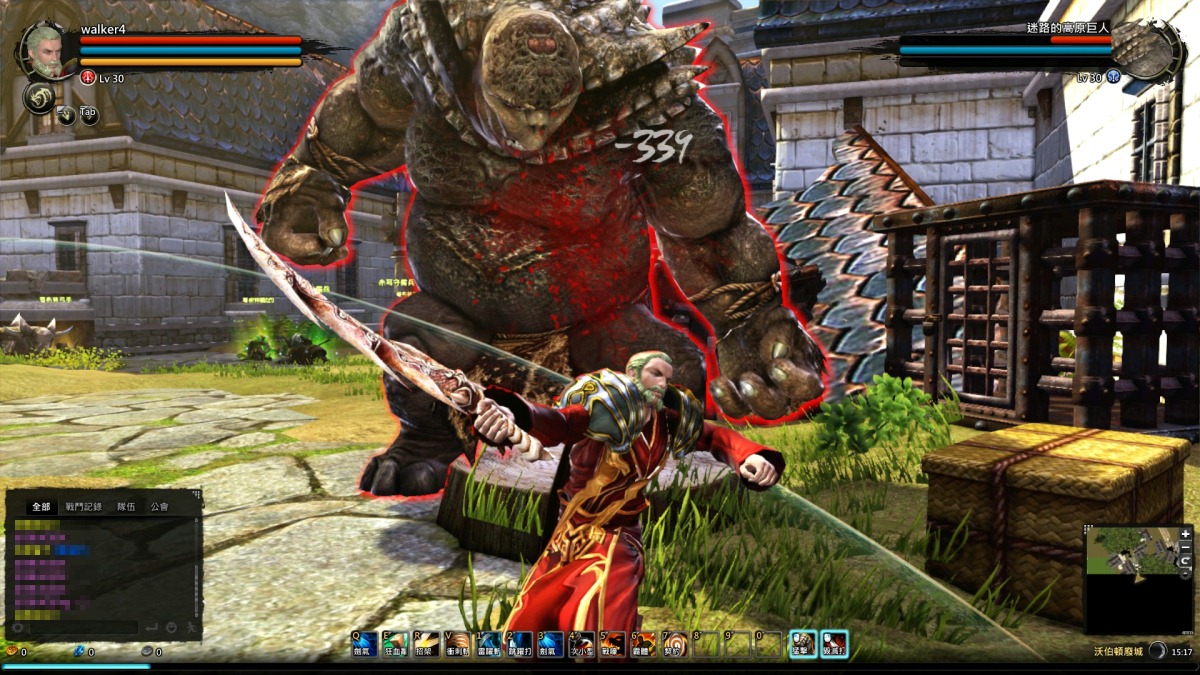Select the 契約 skill in slot 7
The width and height of the screenshot is (1200, 675).
(675, 643)
